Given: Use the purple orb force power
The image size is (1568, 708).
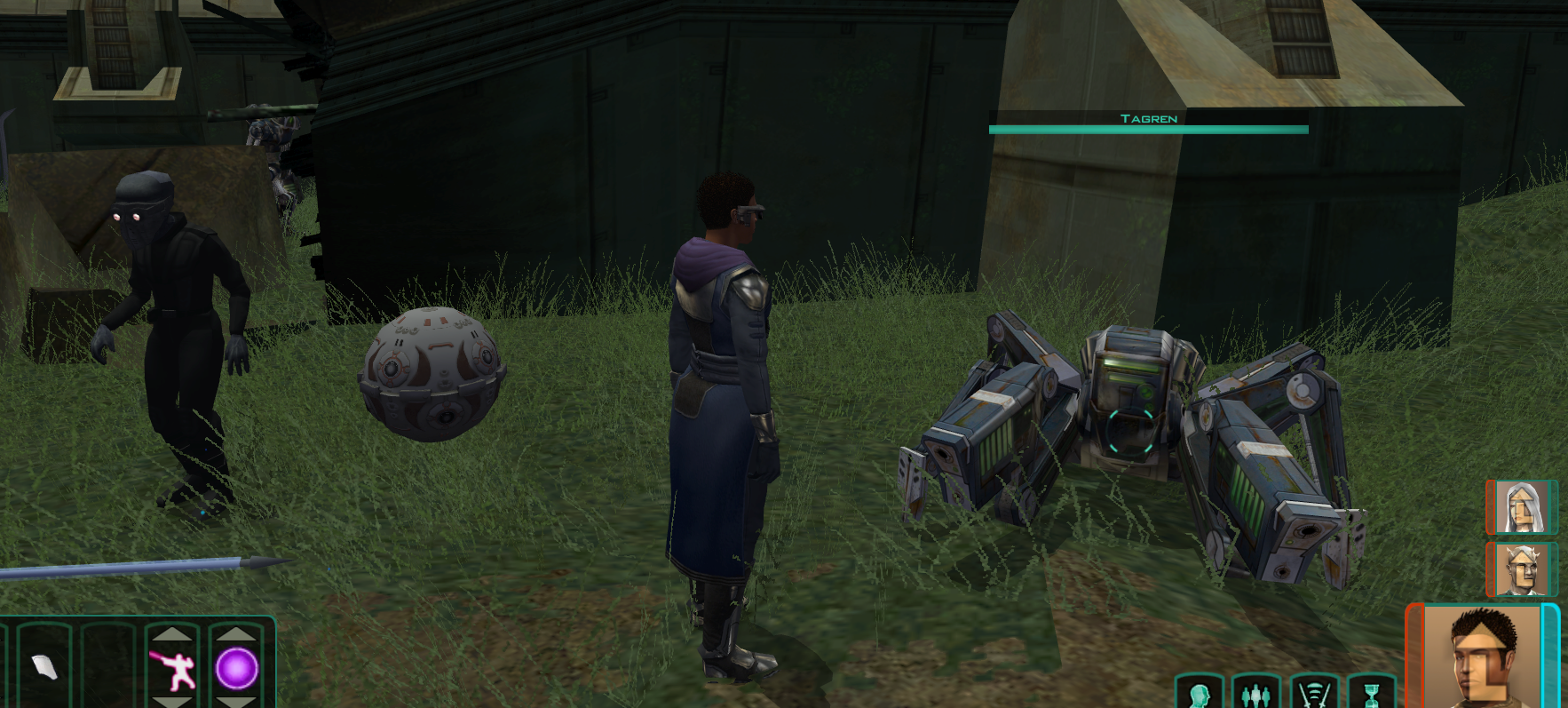Looking at the screenshot, I should pos(237,669).
